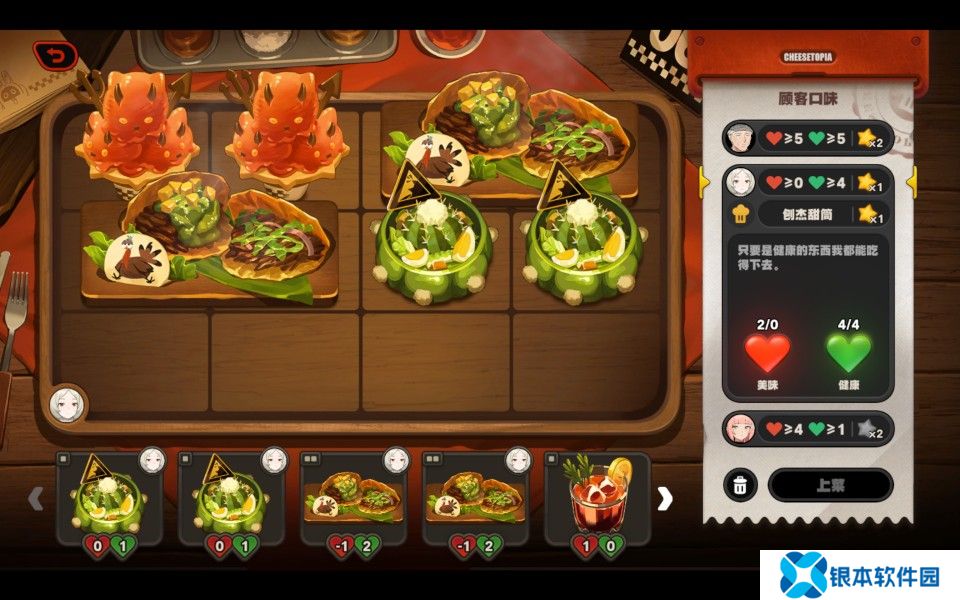Click the red back arrow button
The height and width of the screenshot is (600, 960).
pyautogui.click(x=55, y=56)
